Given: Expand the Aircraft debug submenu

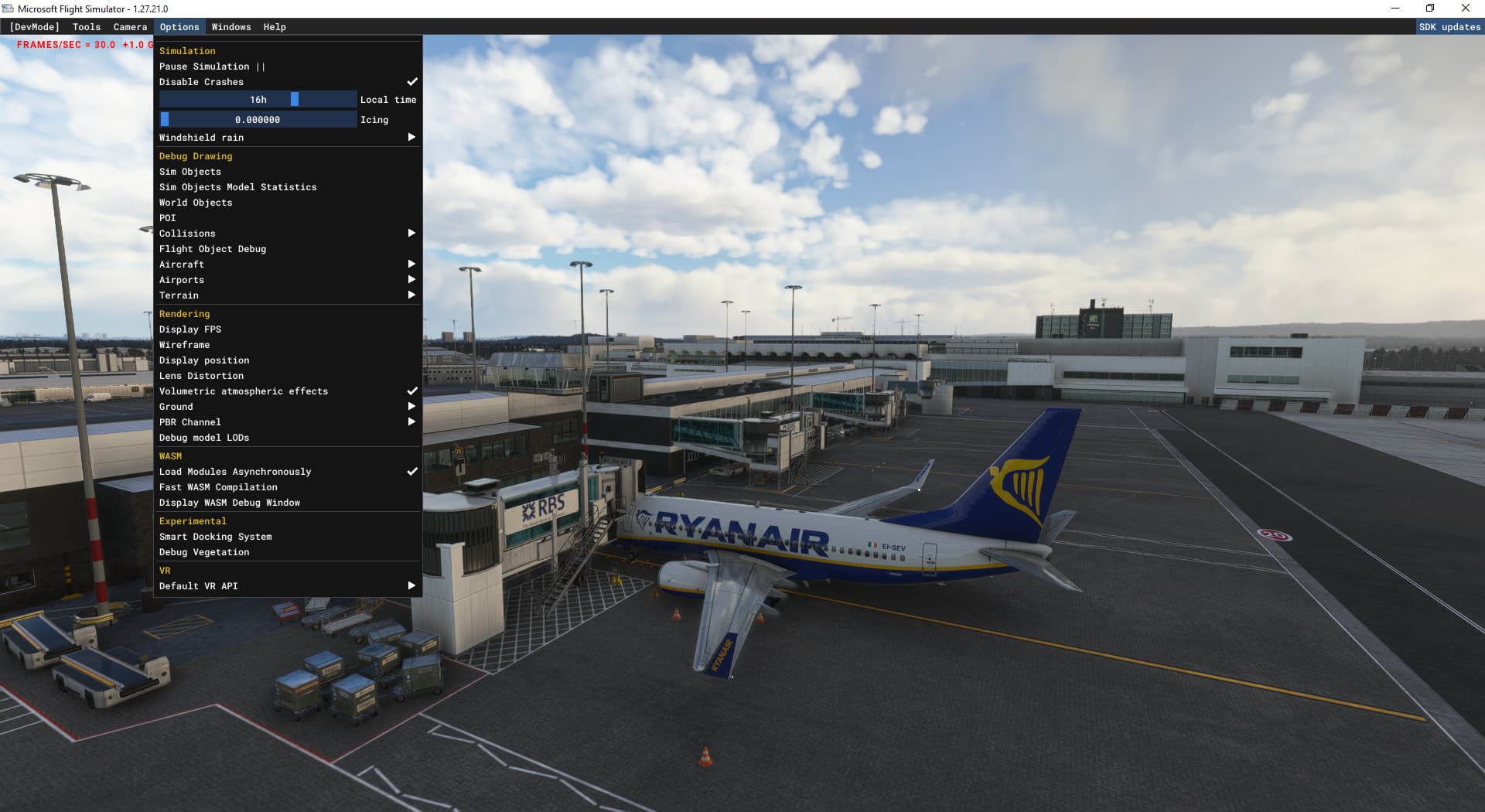Looking at the screenshot, I should pyautogui.click(x=411, y=264).
